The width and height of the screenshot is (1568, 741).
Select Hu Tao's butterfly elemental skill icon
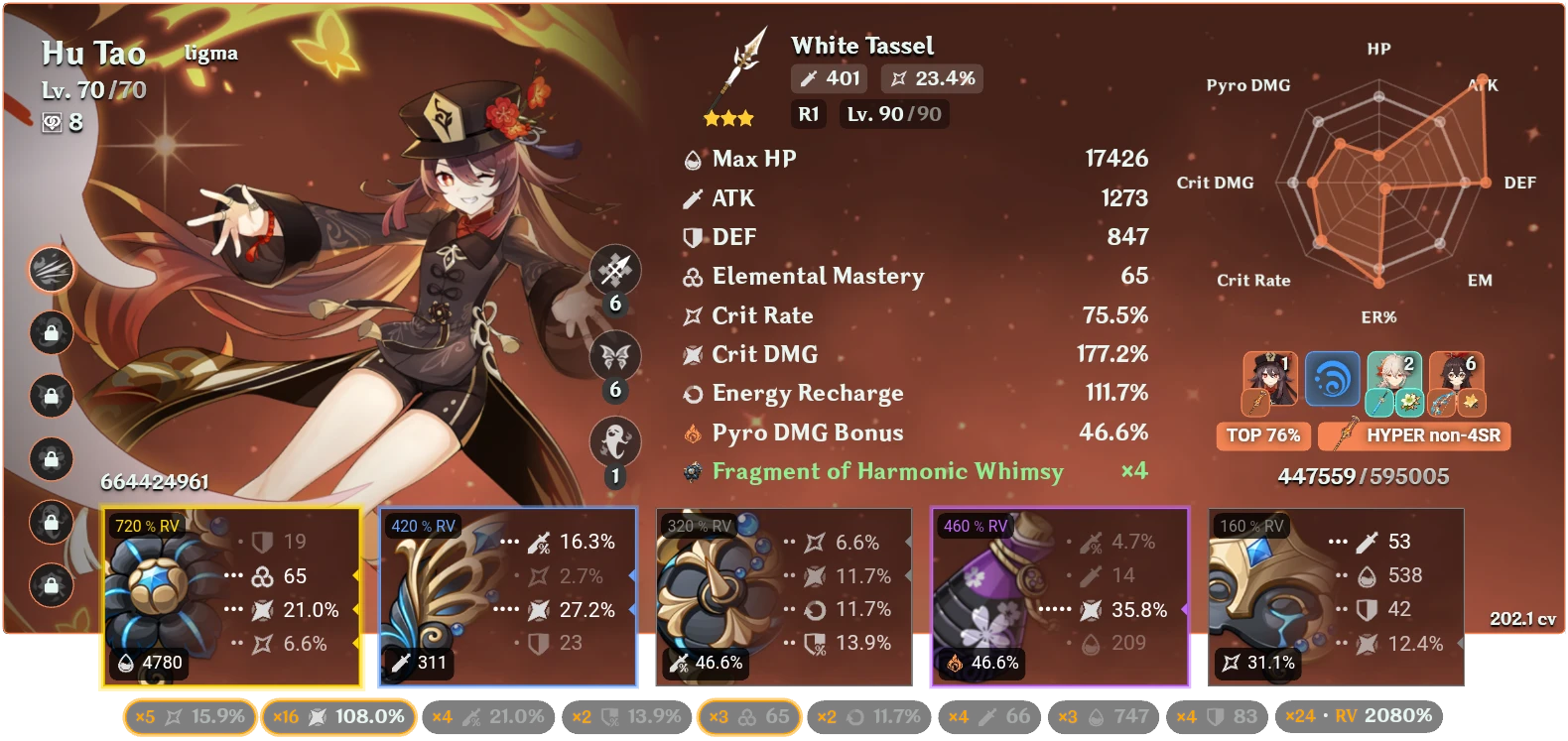pos(613,357)
